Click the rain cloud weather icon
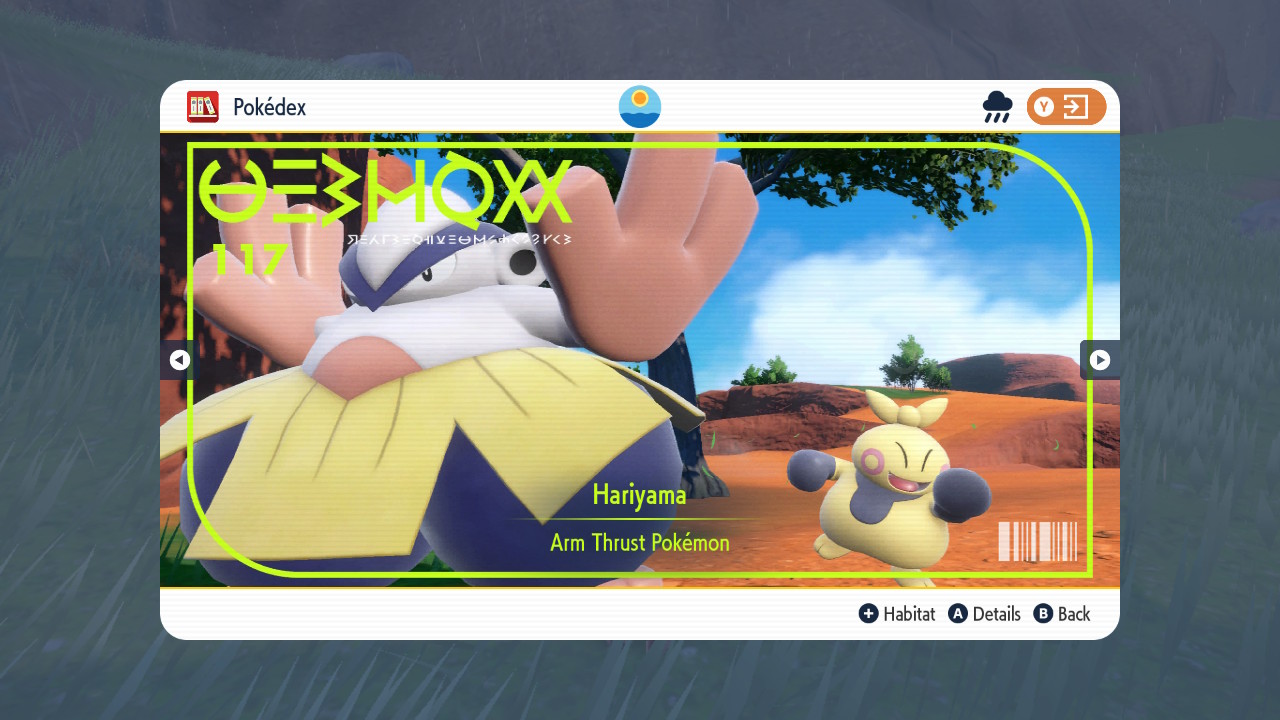This screenshot has height=720, width=1280. point(997,107)
